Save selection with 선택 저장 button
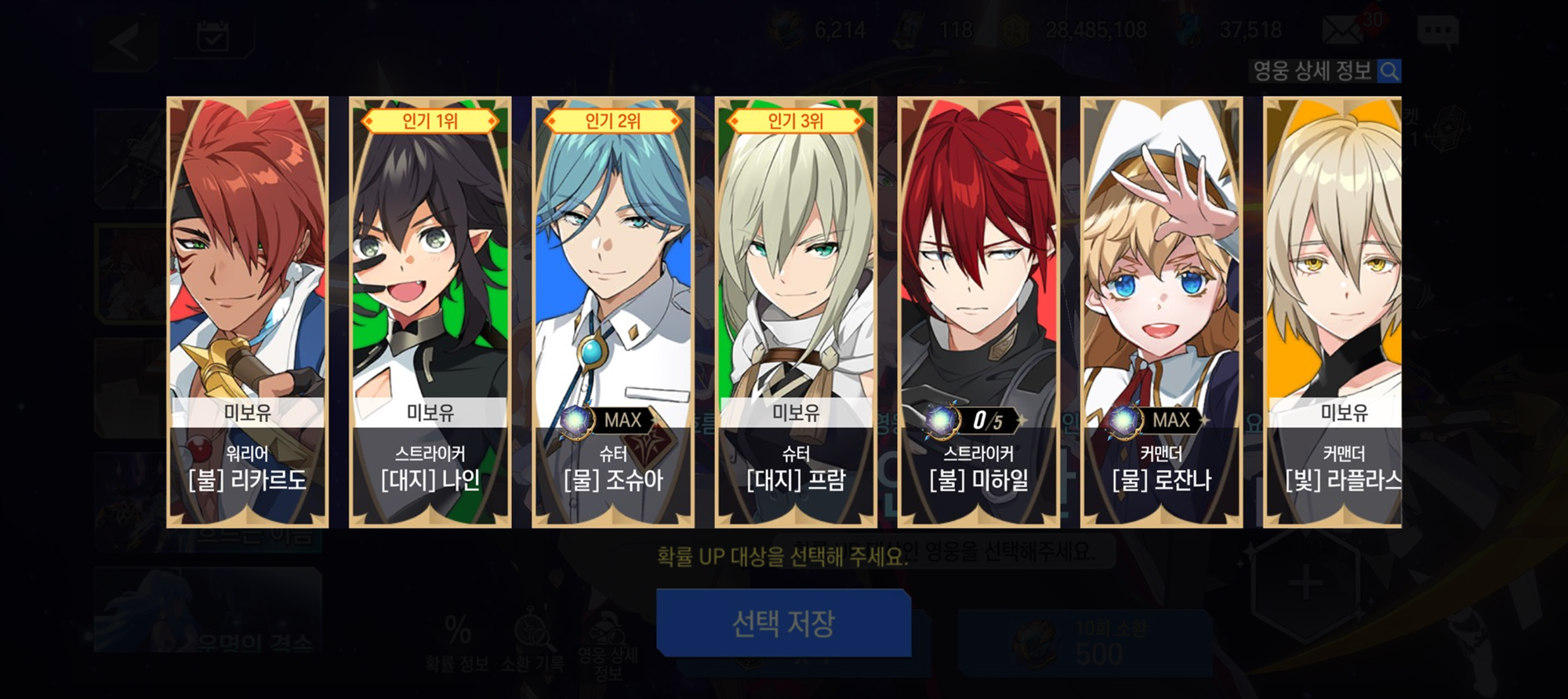The image size is (1568, 699). click(783, 623)
